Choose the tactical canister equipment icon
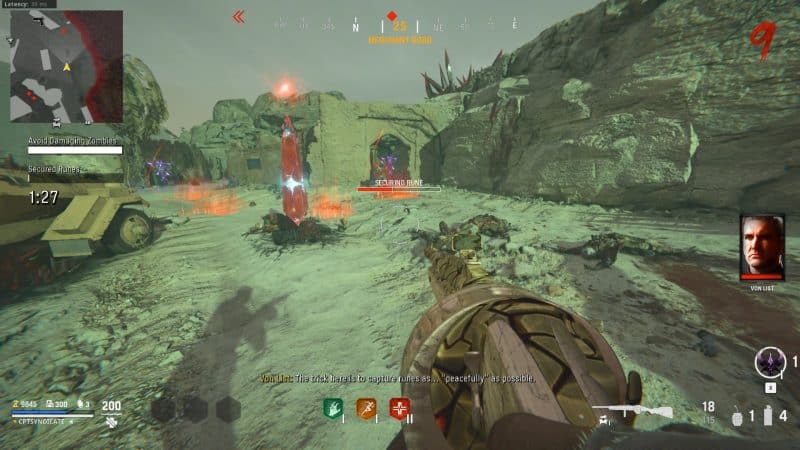Image resolution: width=800 pixels, height=450 pixels. point(769,414)
